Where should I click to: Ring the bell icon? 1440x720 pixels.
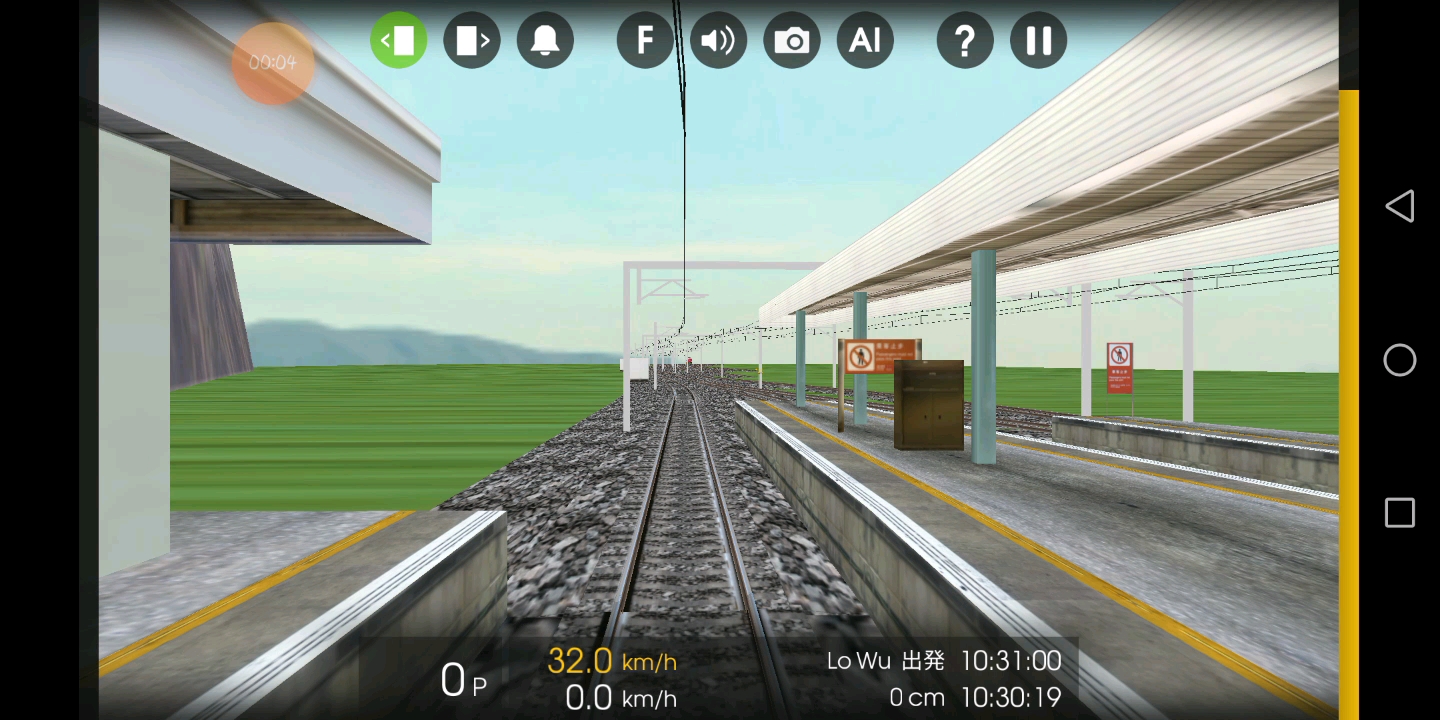pos(545,40)
